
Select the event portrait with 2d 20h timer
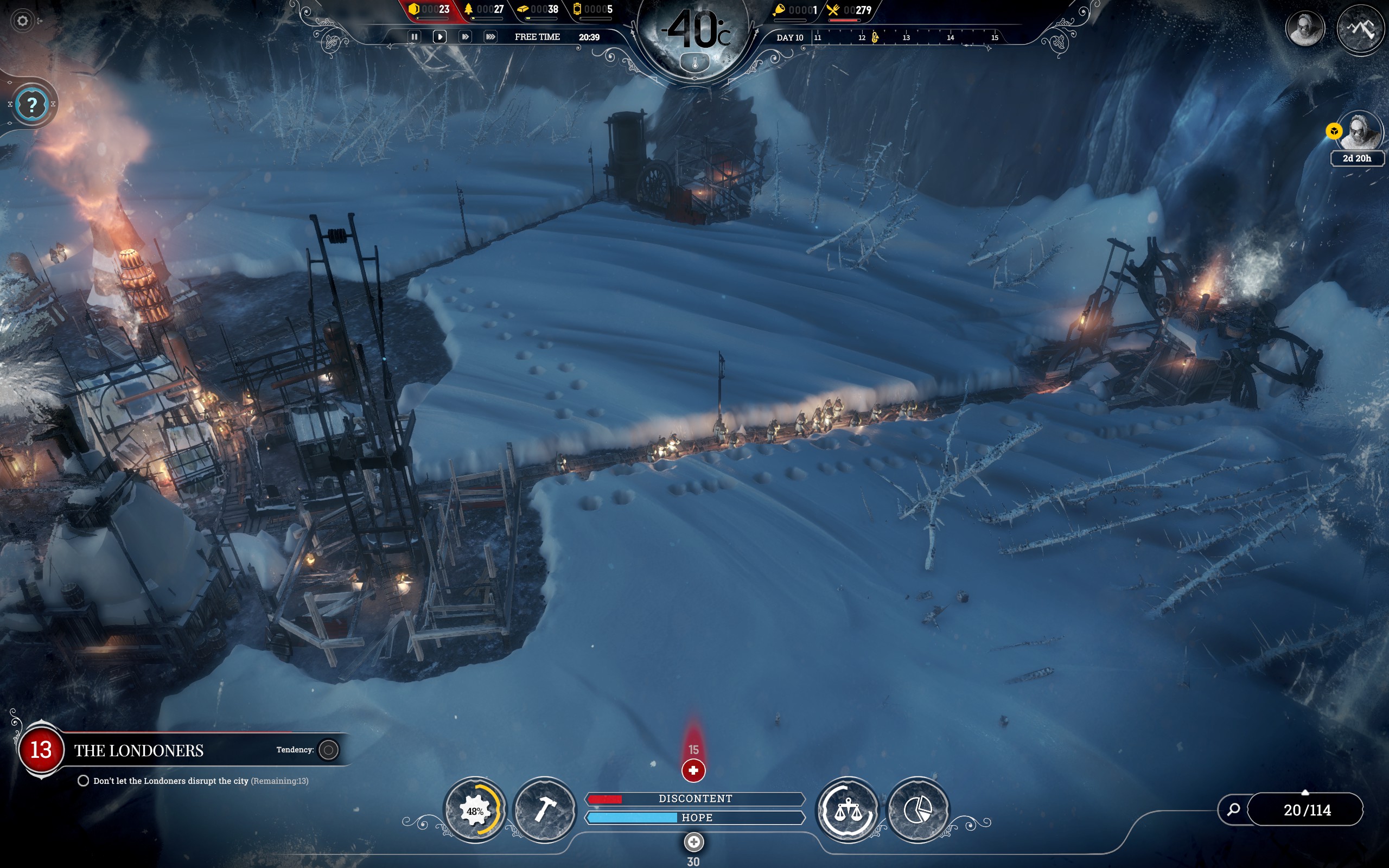[x=1360, y=132]
